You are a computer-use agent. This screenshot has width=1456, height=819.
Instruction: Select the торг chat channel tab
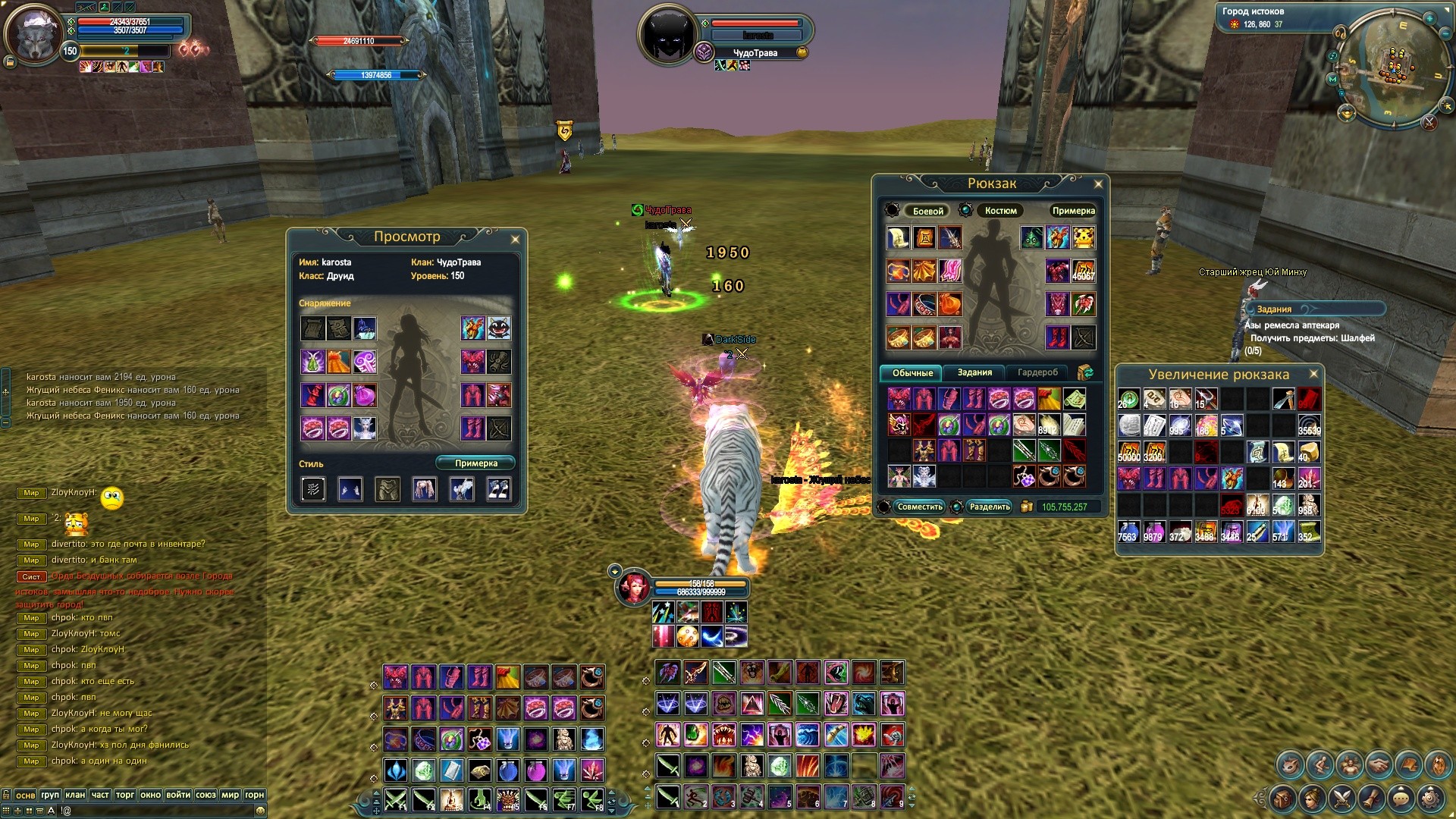(125, 795)
